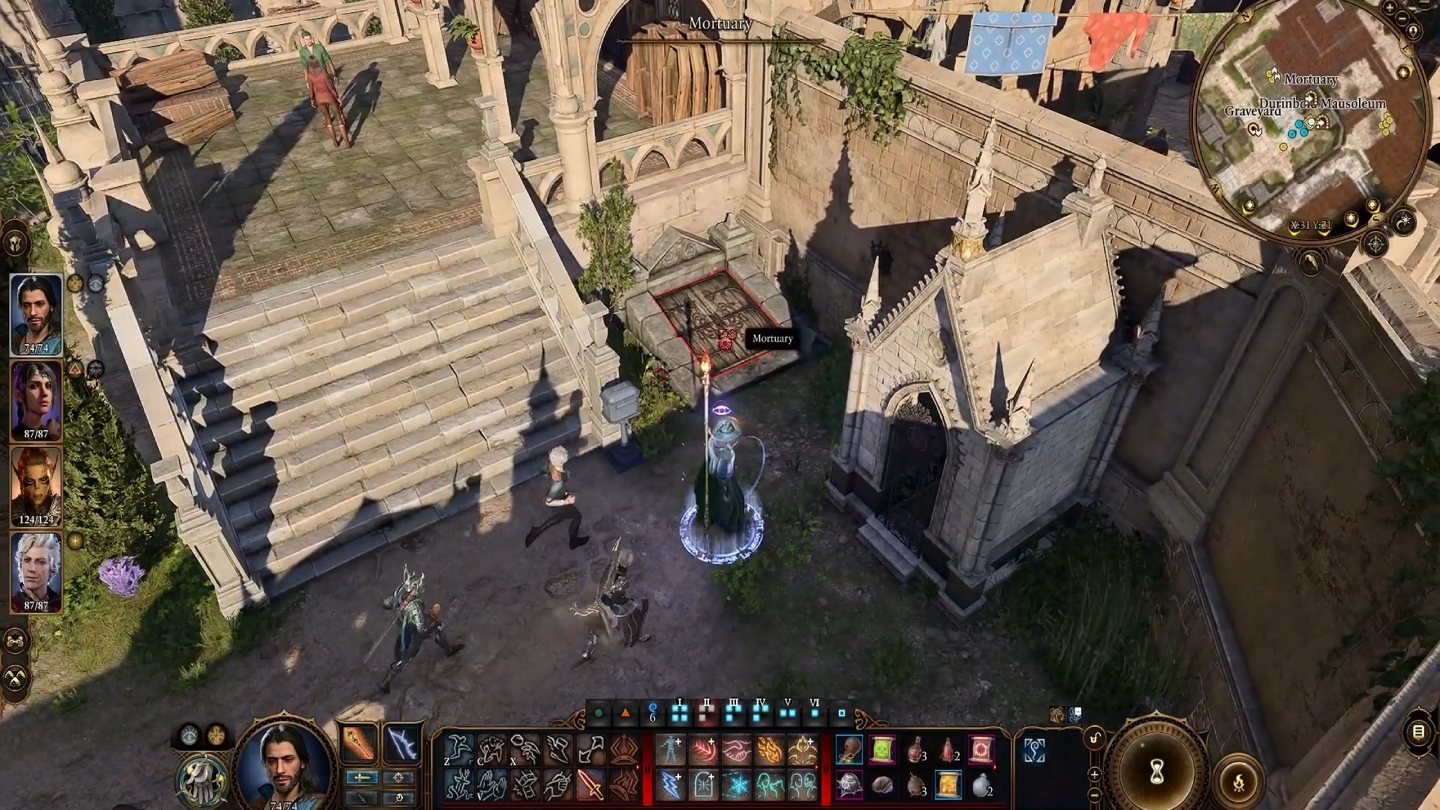Select Karlach's party portrait
Screen dimensions: 1440x810
(36, 486)
